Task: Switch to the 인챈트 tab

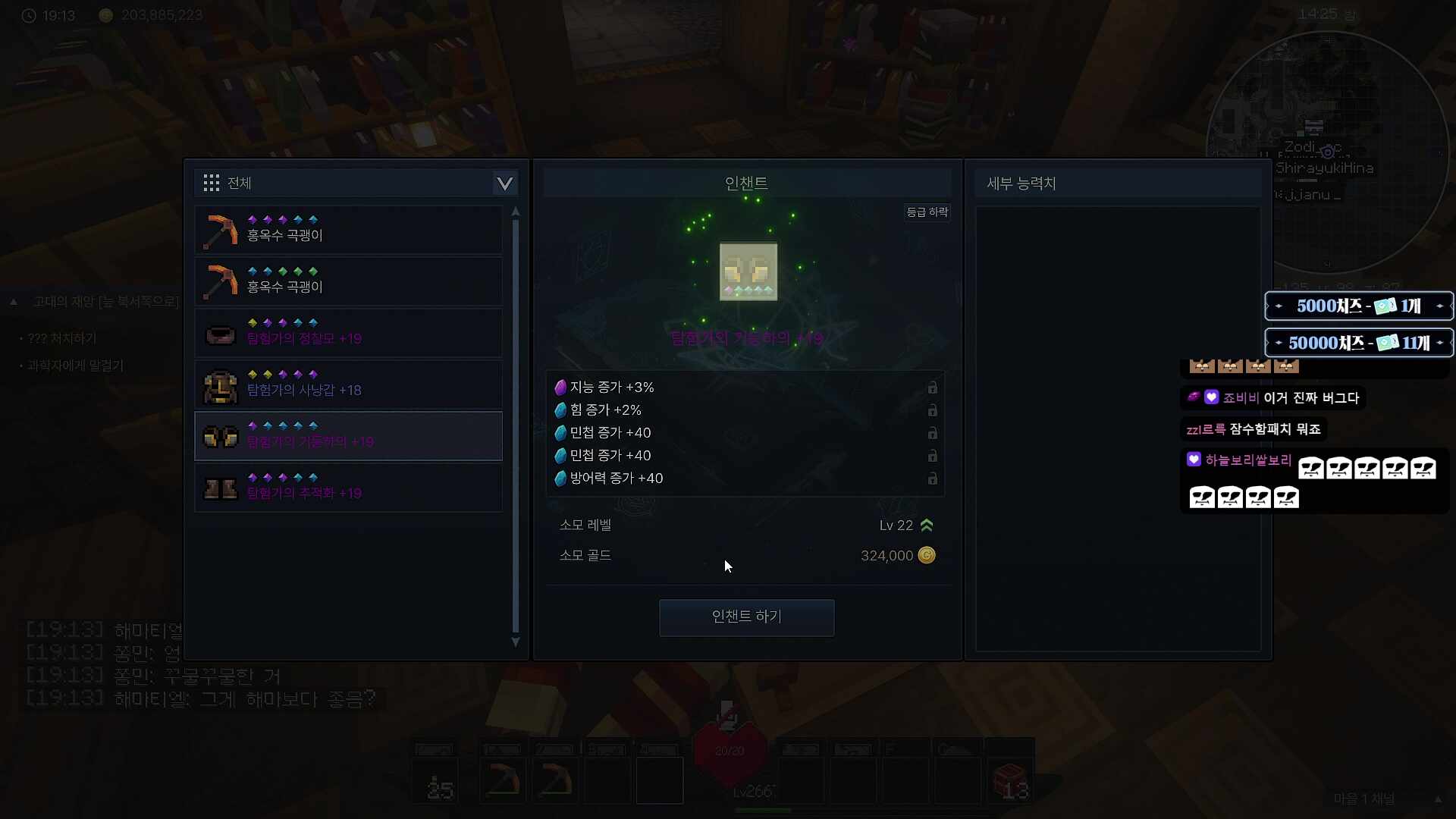Action: pos(746,182)
